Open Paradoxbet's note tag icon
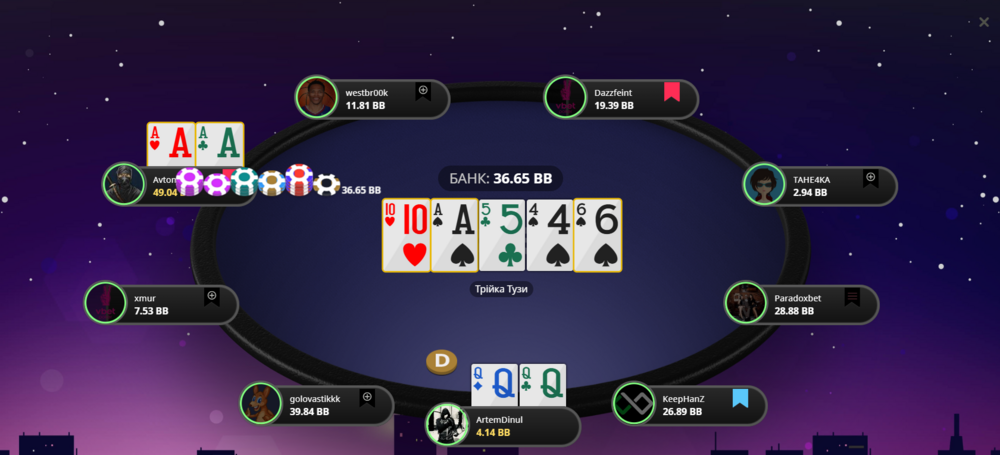 tap(852, 297)
